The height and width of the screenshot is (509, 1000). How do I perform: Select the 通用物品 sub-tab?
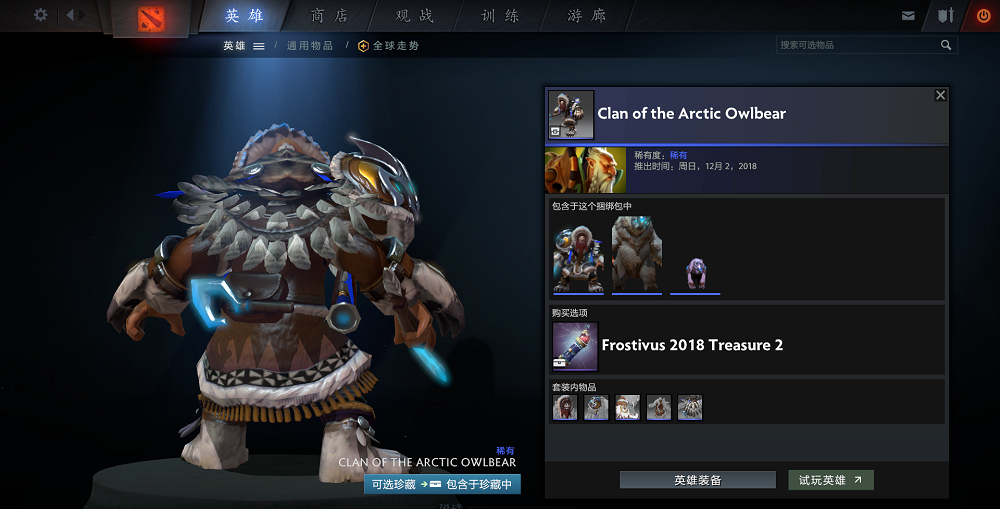pyautogui.click(x=310, y=46)
